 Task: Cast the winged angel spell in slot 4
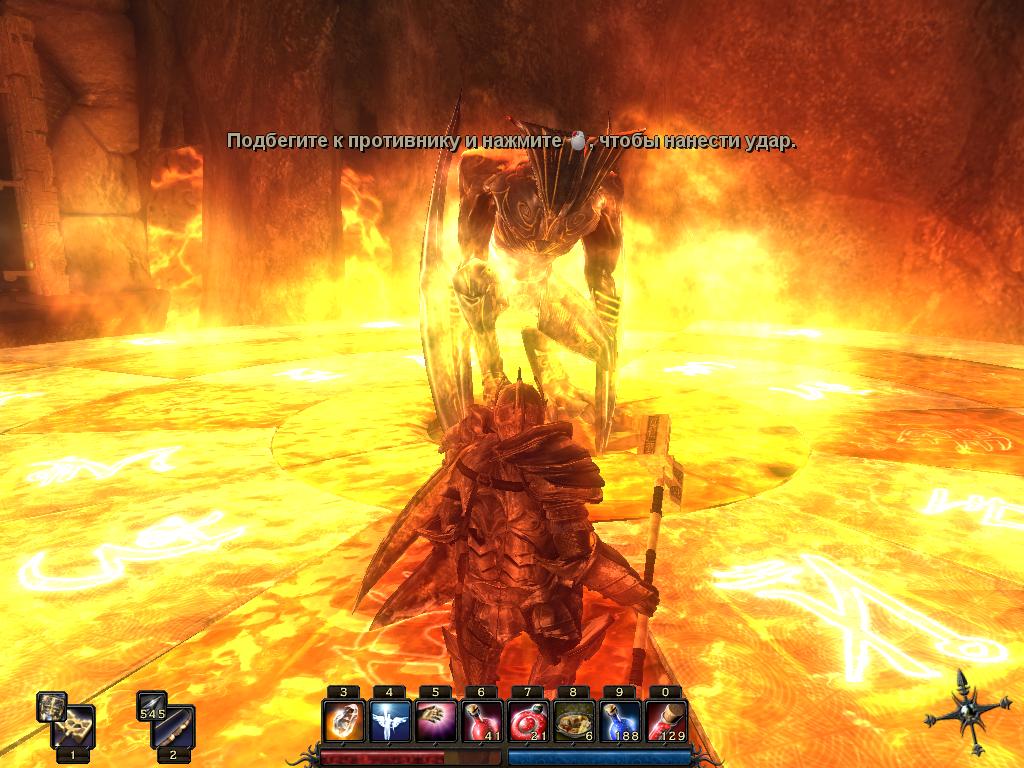pyautogui.click(x=389, y=720)
